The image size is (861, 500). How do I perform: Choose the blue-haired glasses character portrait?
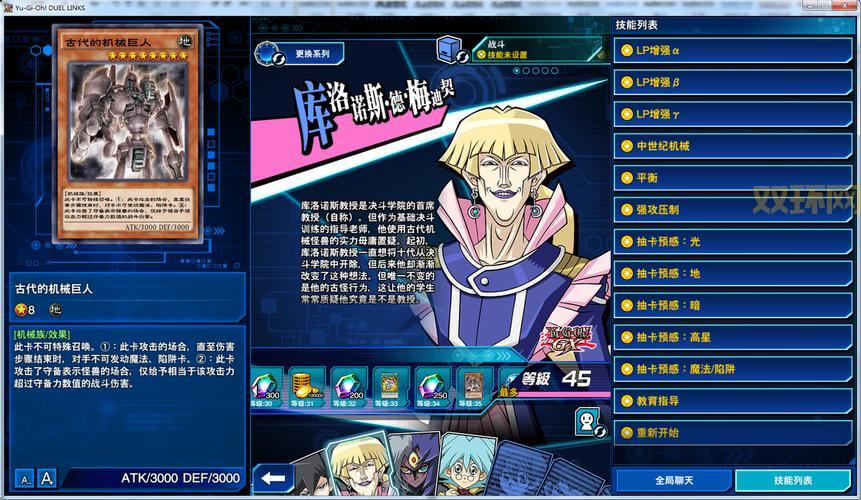(466, 468)
